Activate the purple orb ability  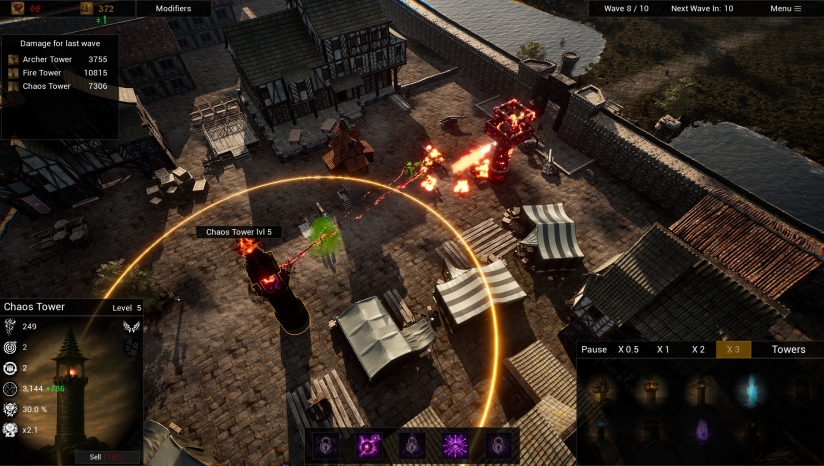(x=366, y=445)
